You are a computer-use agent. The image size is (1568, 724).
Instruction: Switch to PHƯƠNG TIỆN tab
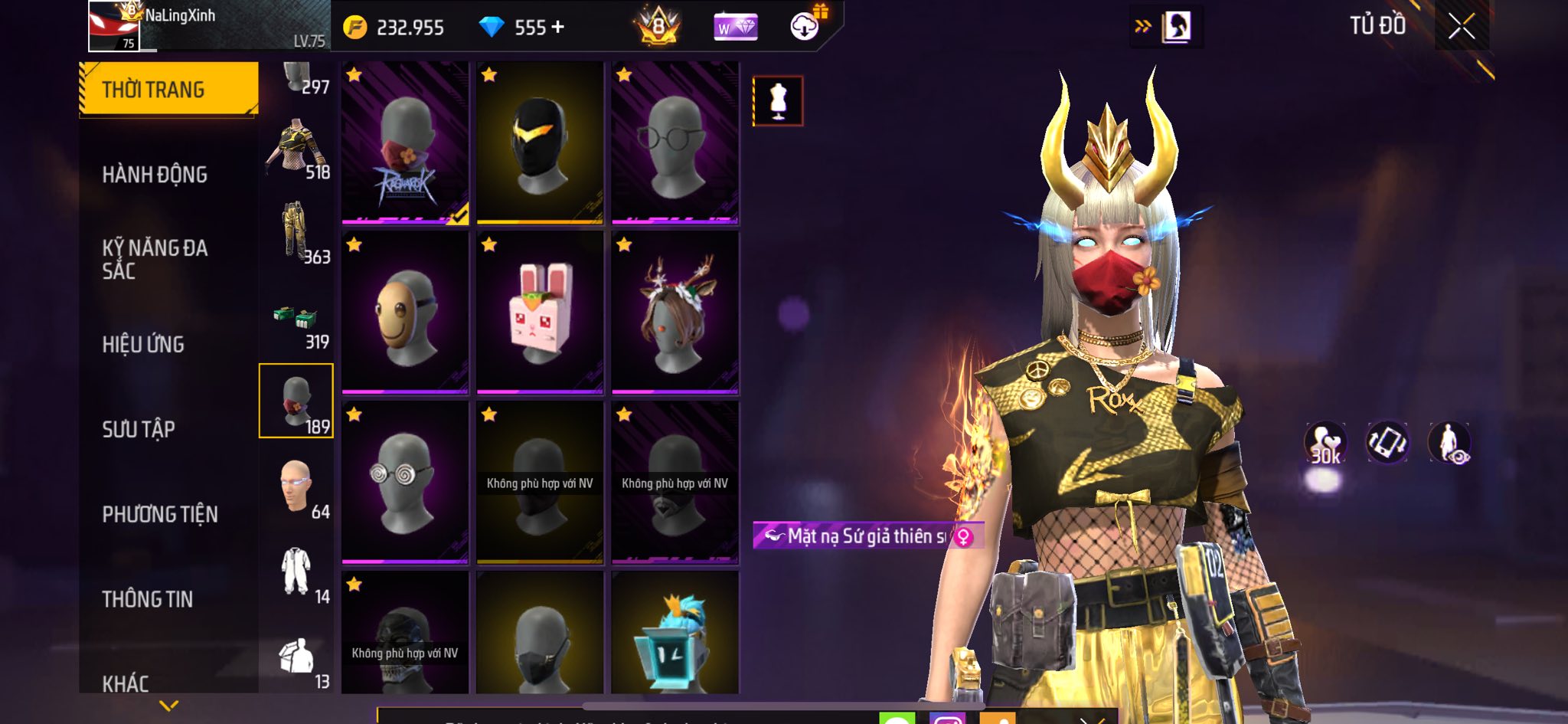[x=160, y=514]
